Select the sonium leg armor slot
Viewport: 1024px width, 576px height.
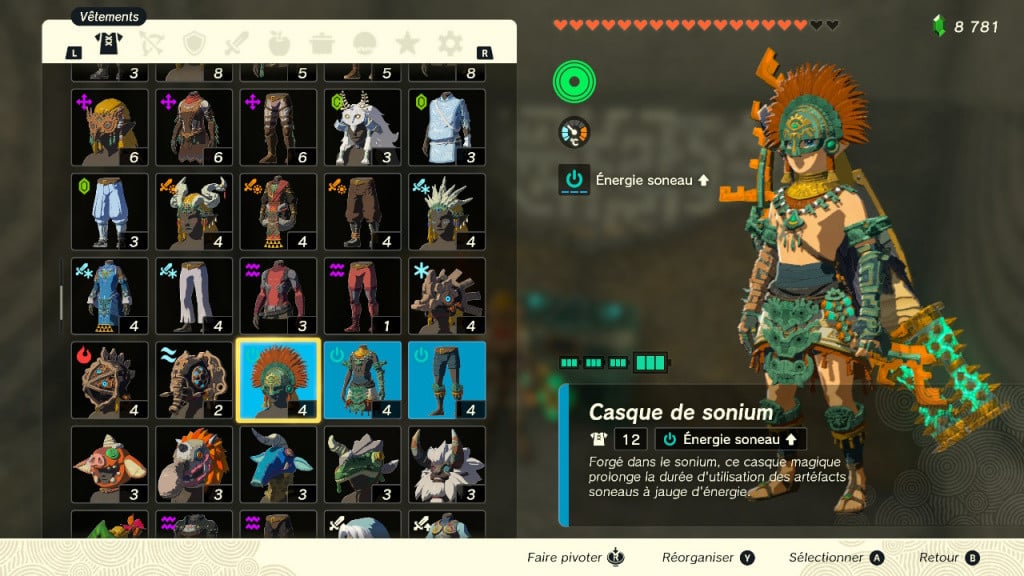(446, 379)
